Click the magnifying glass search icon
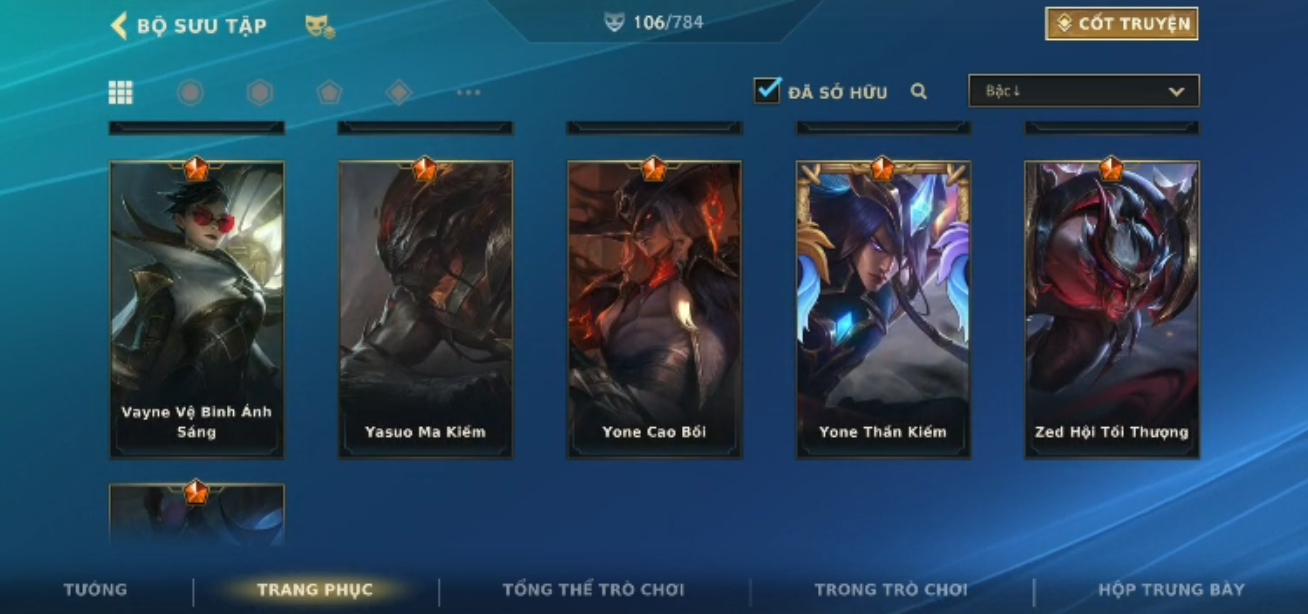This screenshot has width=1308, height=614. (x=919, y=92)
